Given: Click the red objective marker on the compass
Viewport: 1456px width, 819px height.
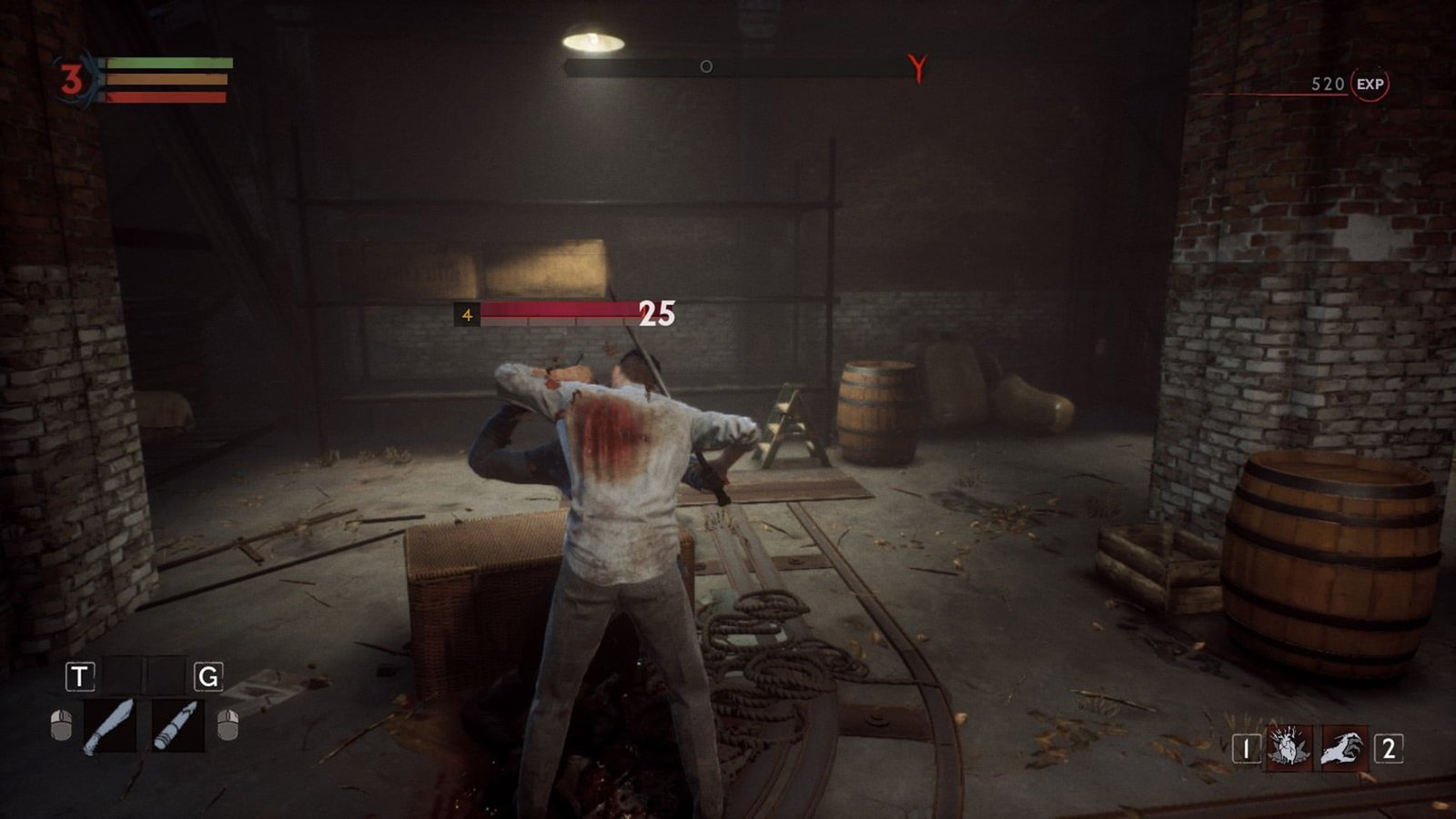Looking at the screenshot, I should (917, 68).
